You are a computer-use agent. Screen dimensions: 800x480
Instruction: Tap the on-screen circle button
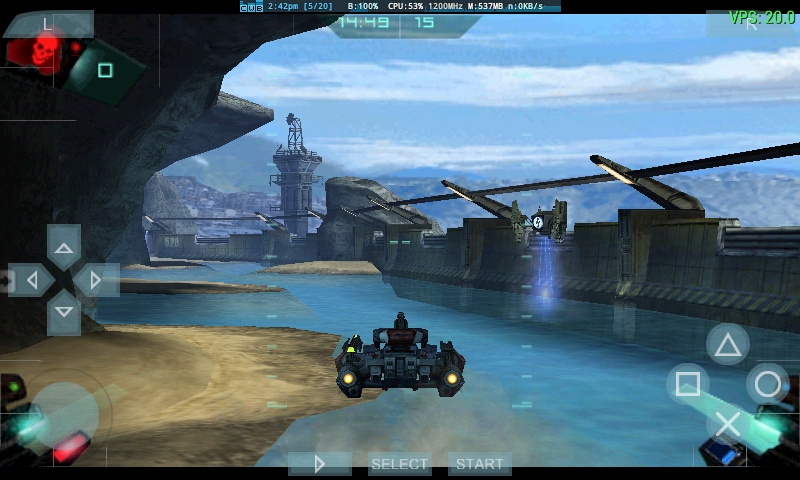(x=767, y=384)
